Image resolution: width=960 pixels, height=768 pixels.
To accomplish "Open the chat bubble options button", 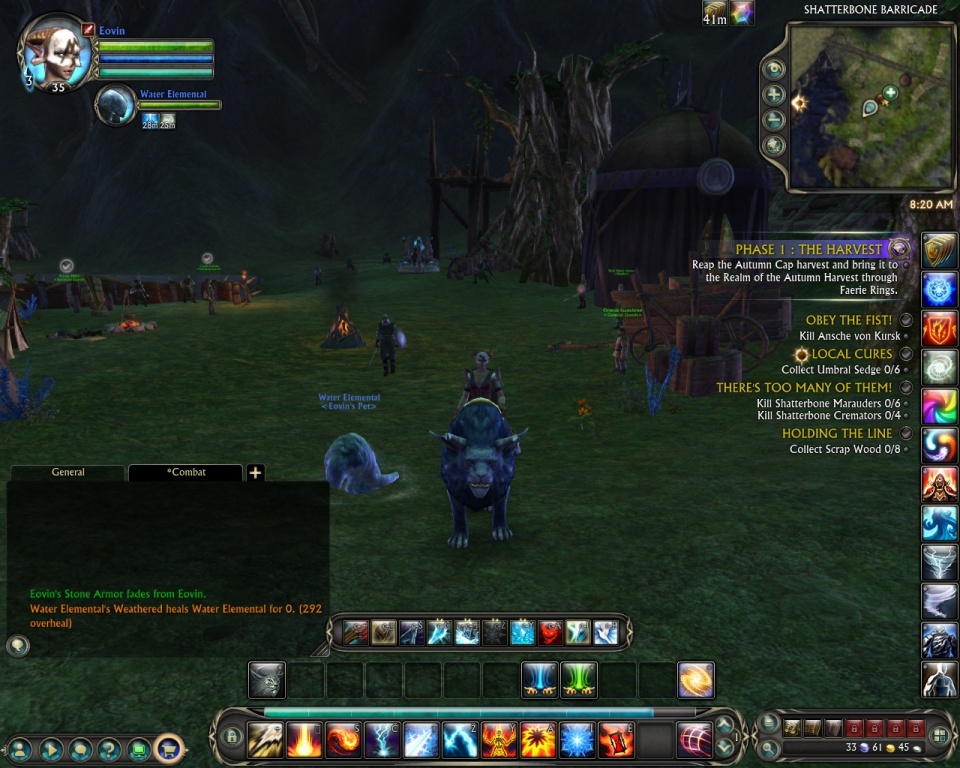I will 17,646.
